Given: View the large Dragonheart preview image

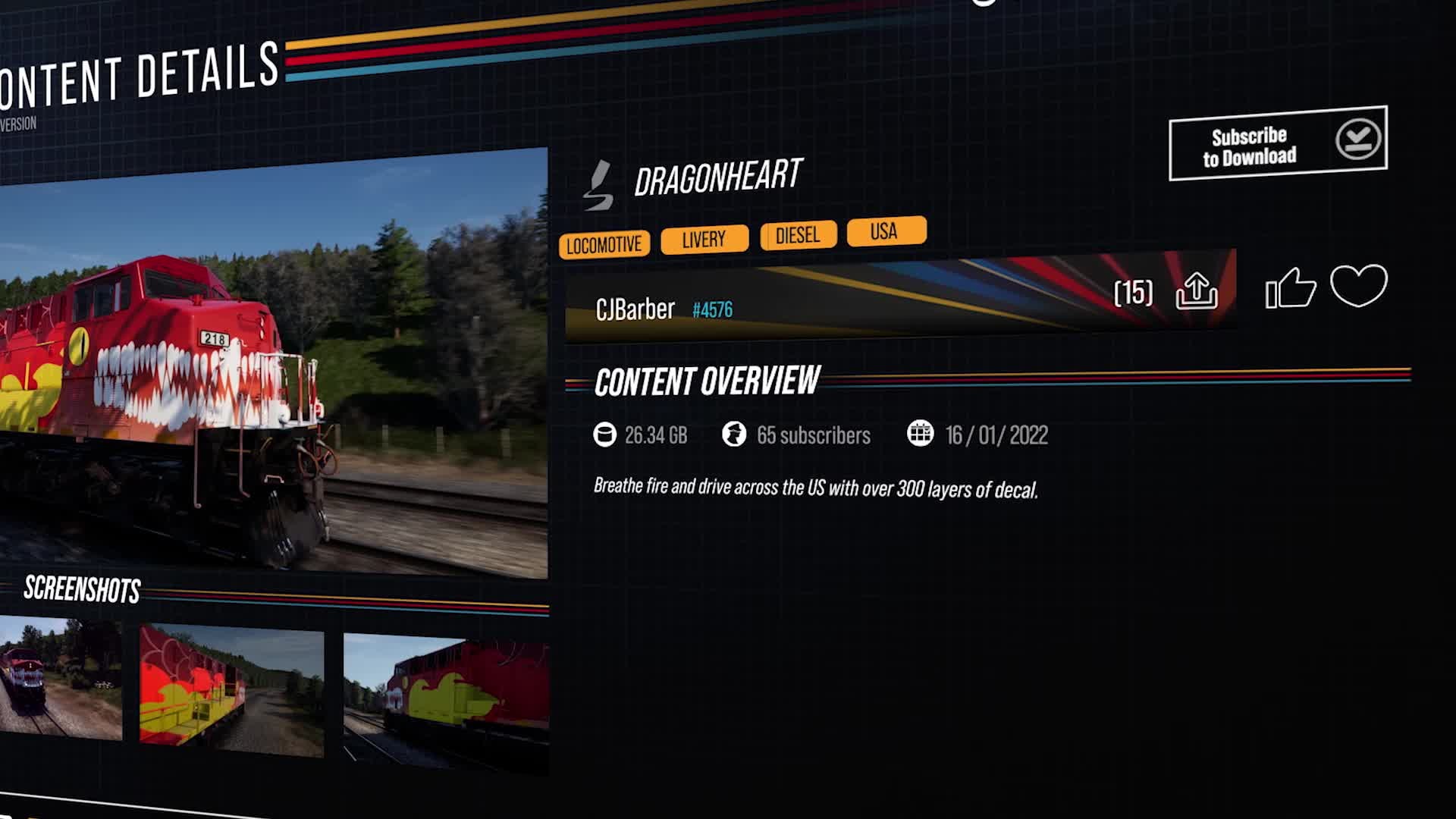Looking at the screenshot, I should [x=273, y=364].
